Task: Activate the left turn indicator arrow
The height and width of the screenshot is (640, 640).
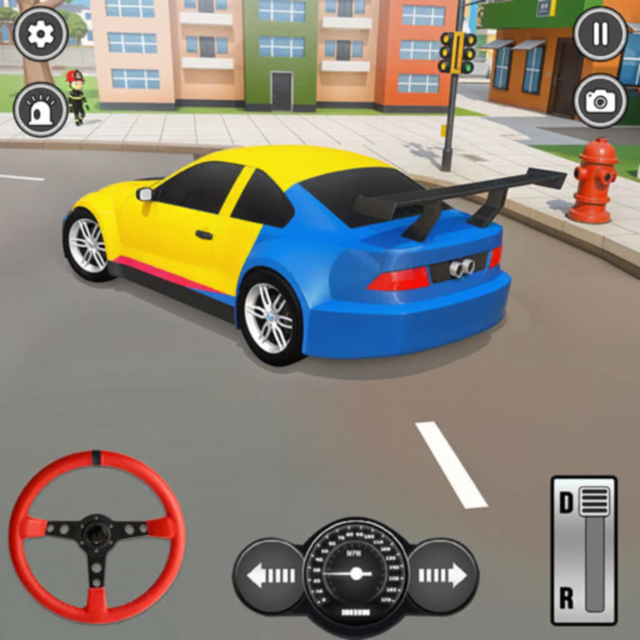Action: 270,575
